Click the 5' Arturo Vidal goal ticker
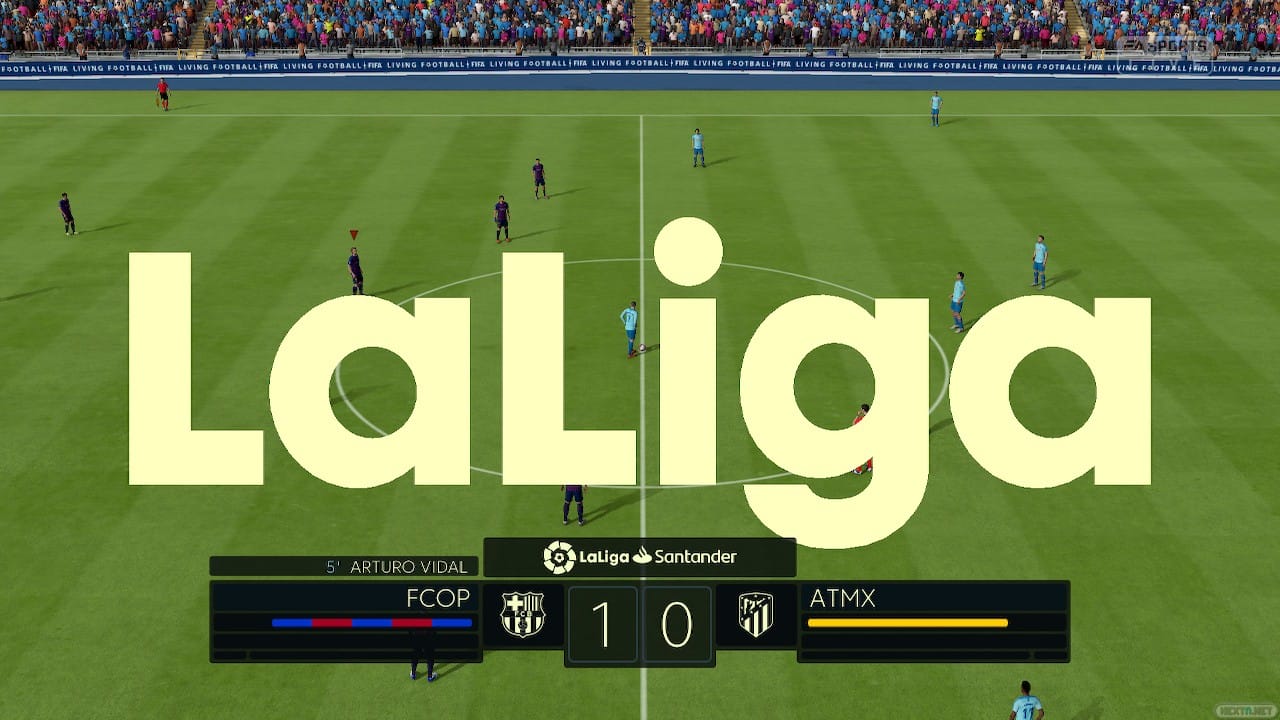This screenshot has width=1280, height=720. tap(393, 565)
